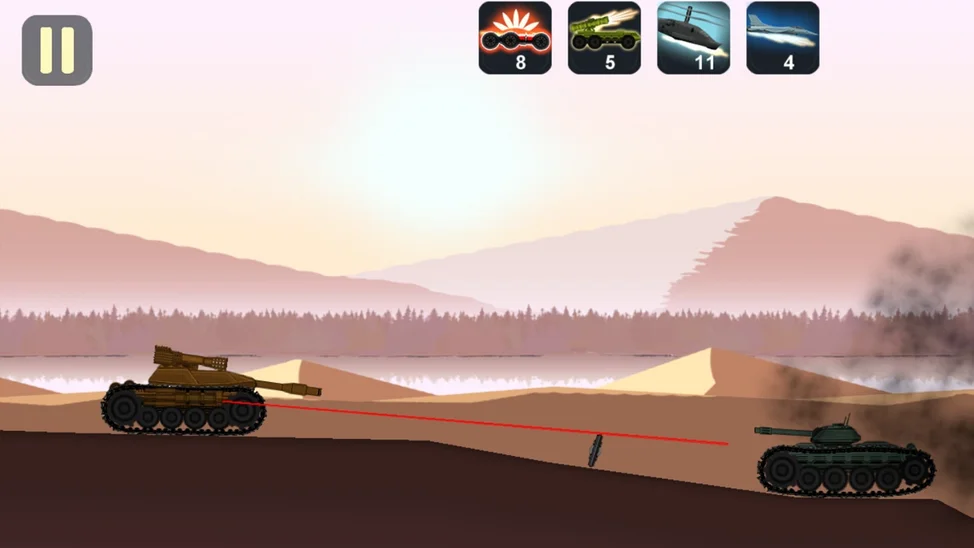
Task: Summon the attack helicopter support
Action: tap(693, 38)
